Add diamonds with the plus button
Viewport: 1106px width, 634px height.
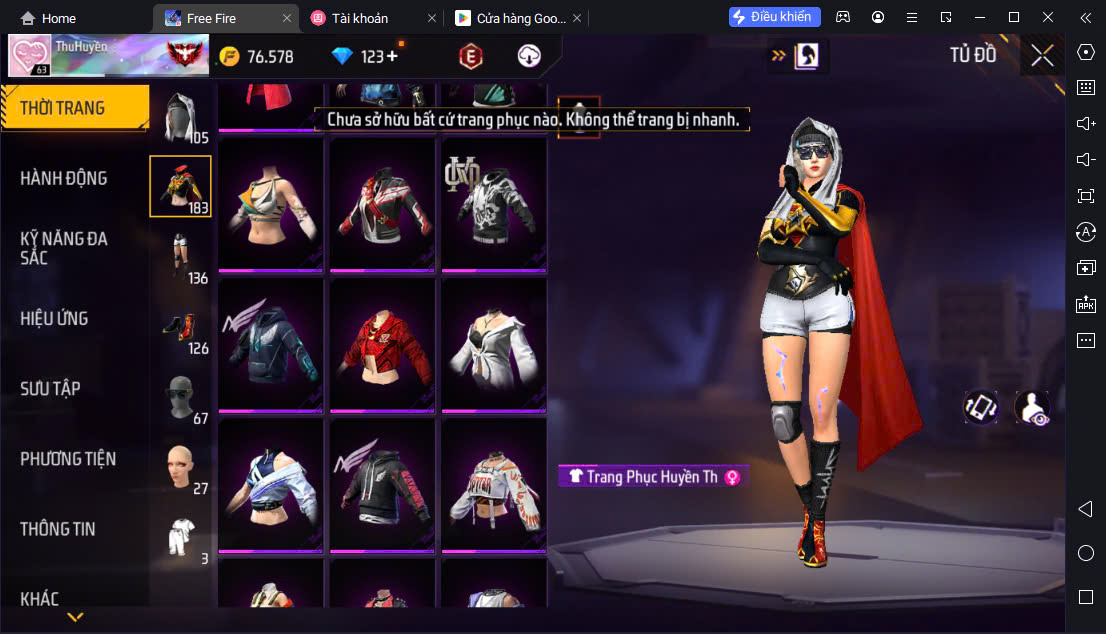391,56
